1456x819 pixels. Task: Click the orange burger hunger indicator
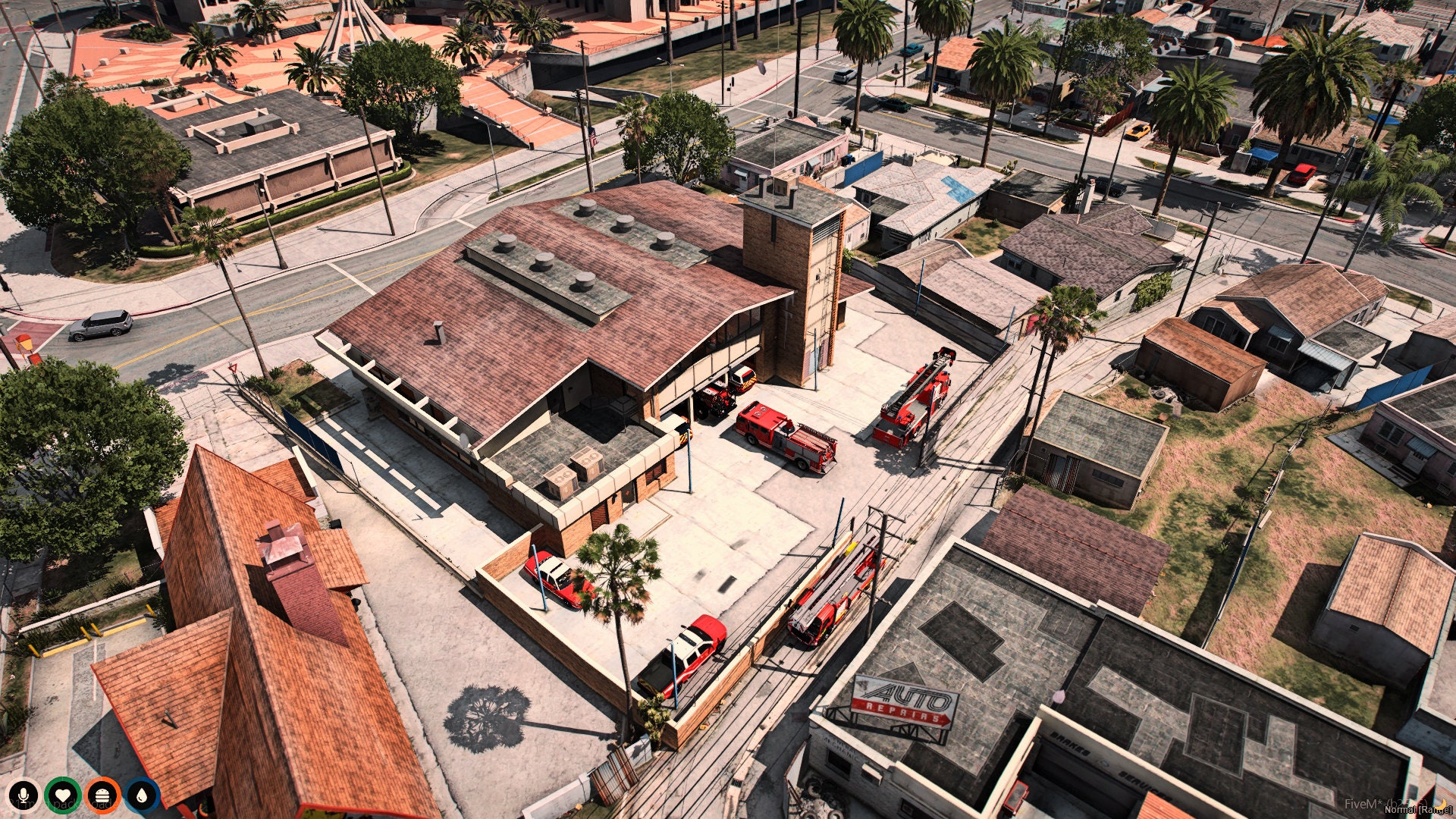pos(102,795)
